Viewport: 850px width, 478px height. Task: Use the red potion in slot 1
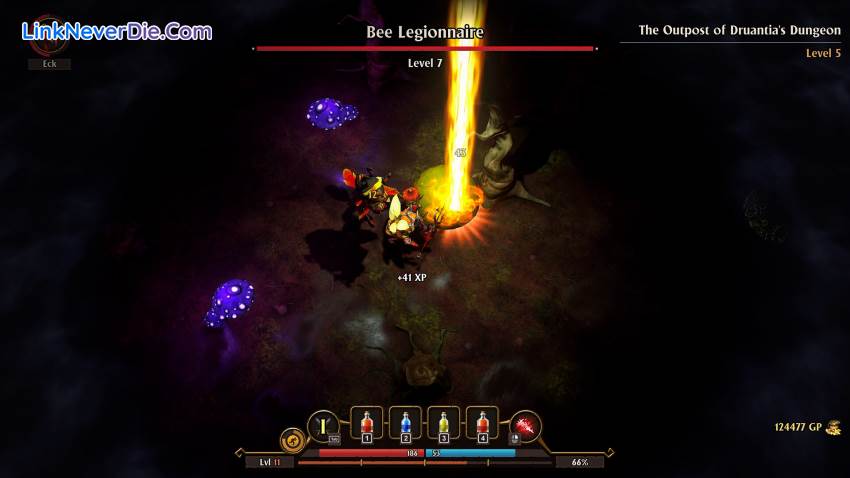pos(366,425)
